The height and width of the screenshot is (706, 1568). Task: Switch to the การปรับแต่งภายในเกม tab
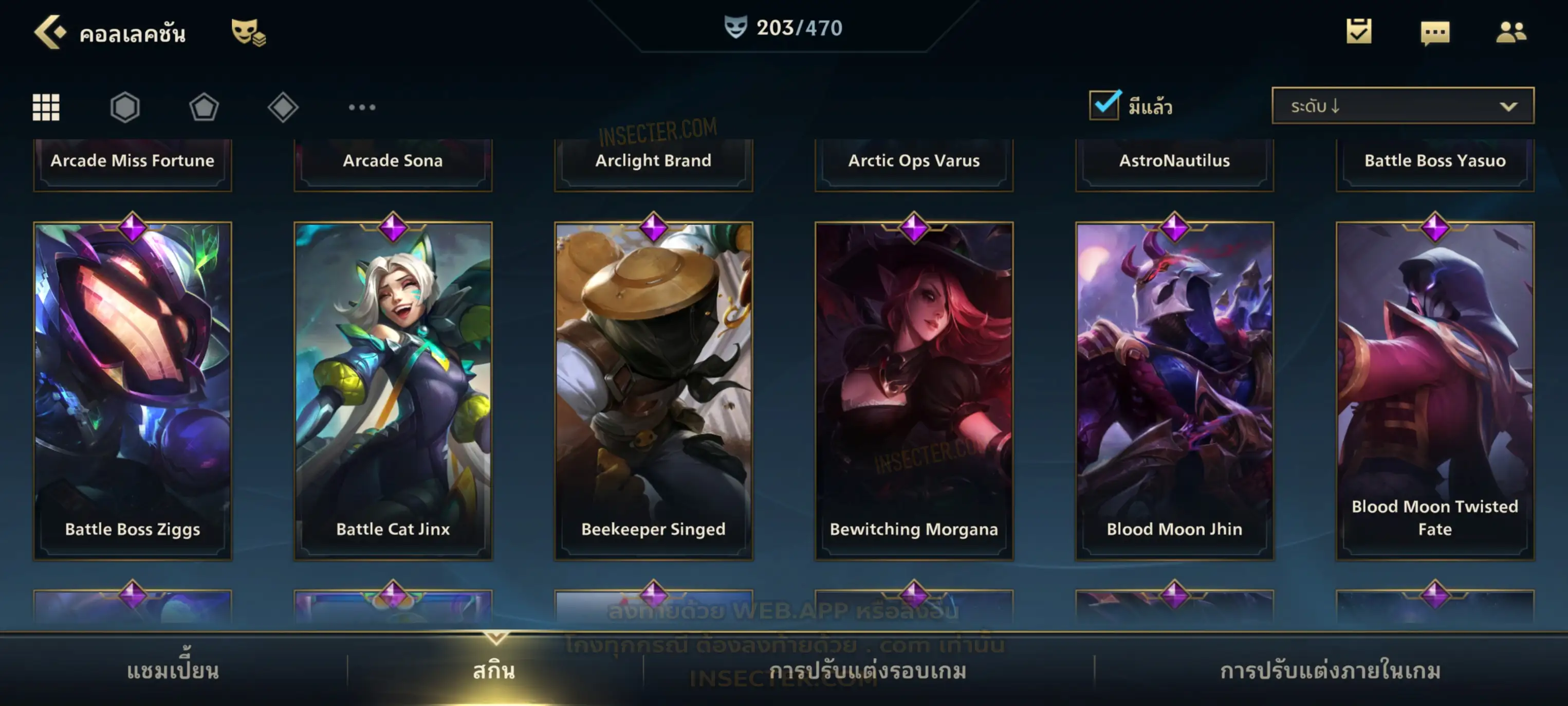[x=1330, y=671]
